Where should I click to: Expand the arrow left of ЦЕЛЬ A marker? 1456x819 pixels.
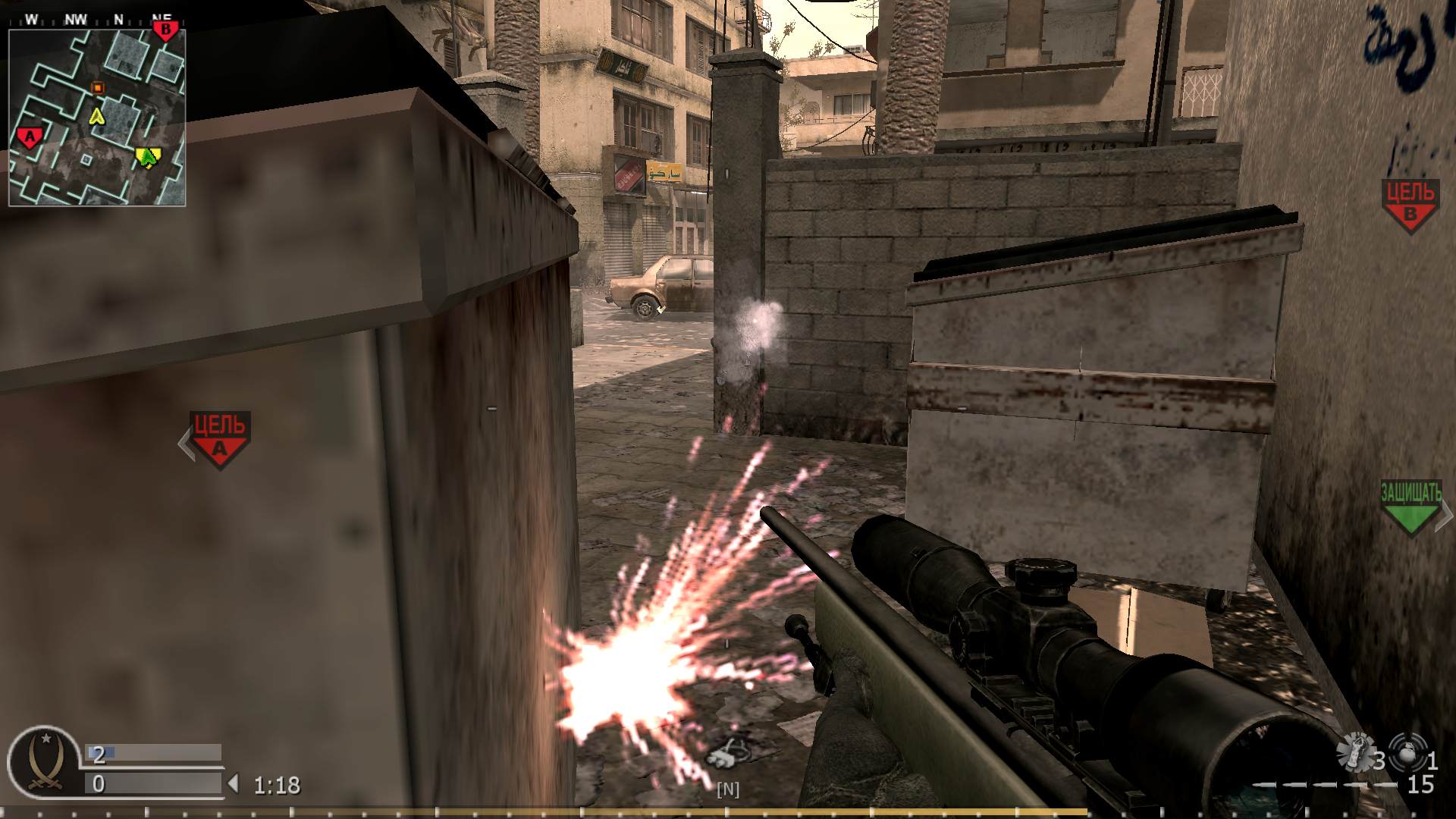click(184, 443)
